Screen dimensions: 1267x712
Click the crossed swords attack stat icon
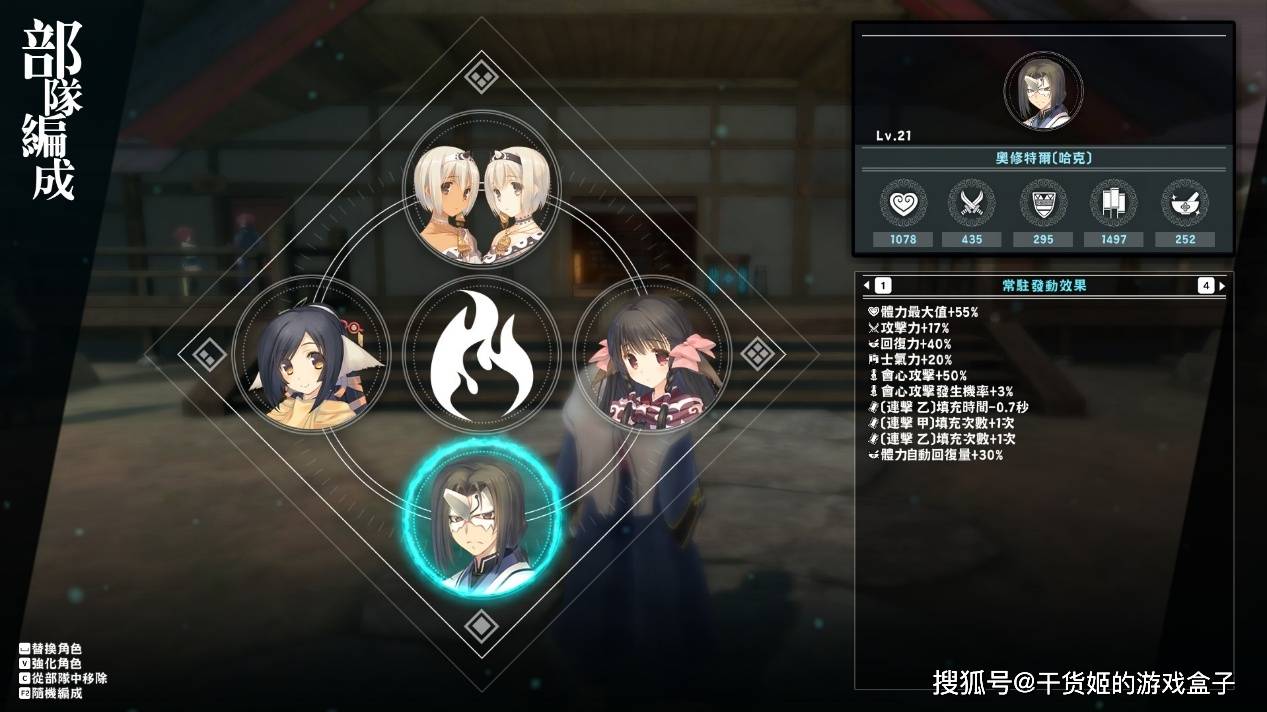972,203
